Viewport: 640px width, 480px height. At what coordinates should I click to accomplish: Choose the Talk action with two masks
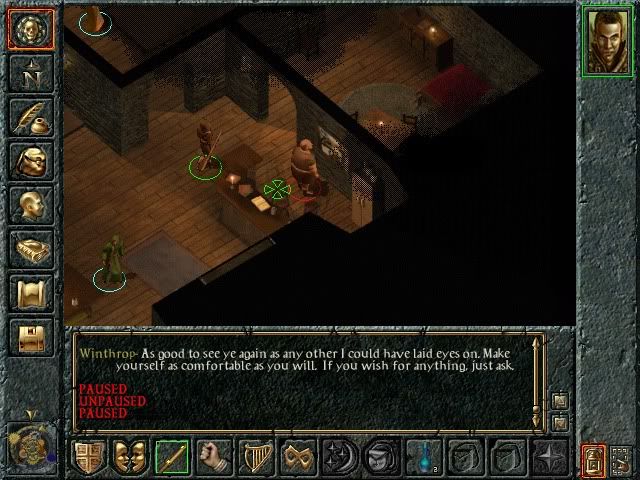(131, 457)
